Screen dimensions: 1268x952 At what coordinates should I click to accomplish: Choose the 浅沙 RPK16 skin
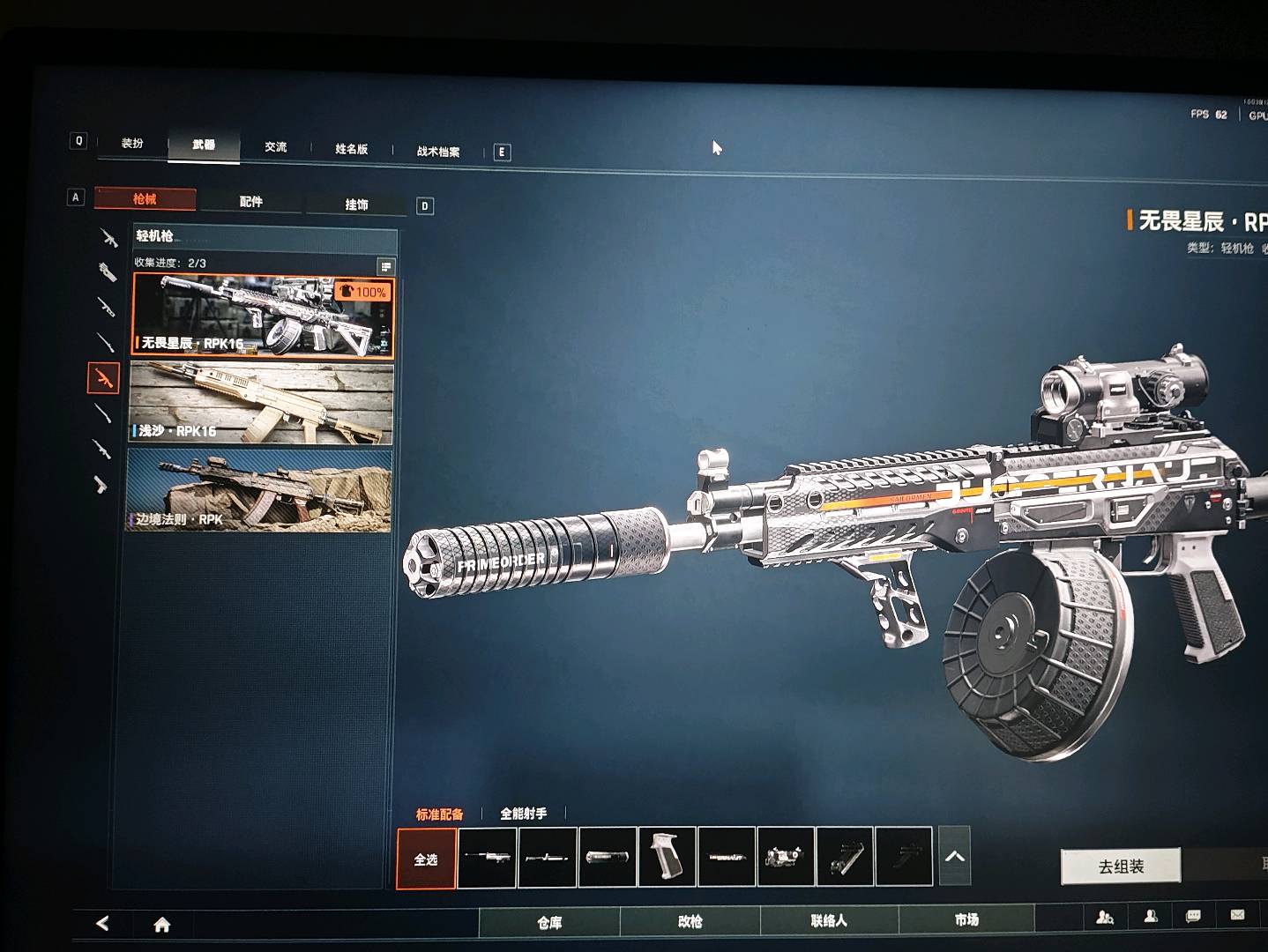pyautogui.click(x=262, y=403)
